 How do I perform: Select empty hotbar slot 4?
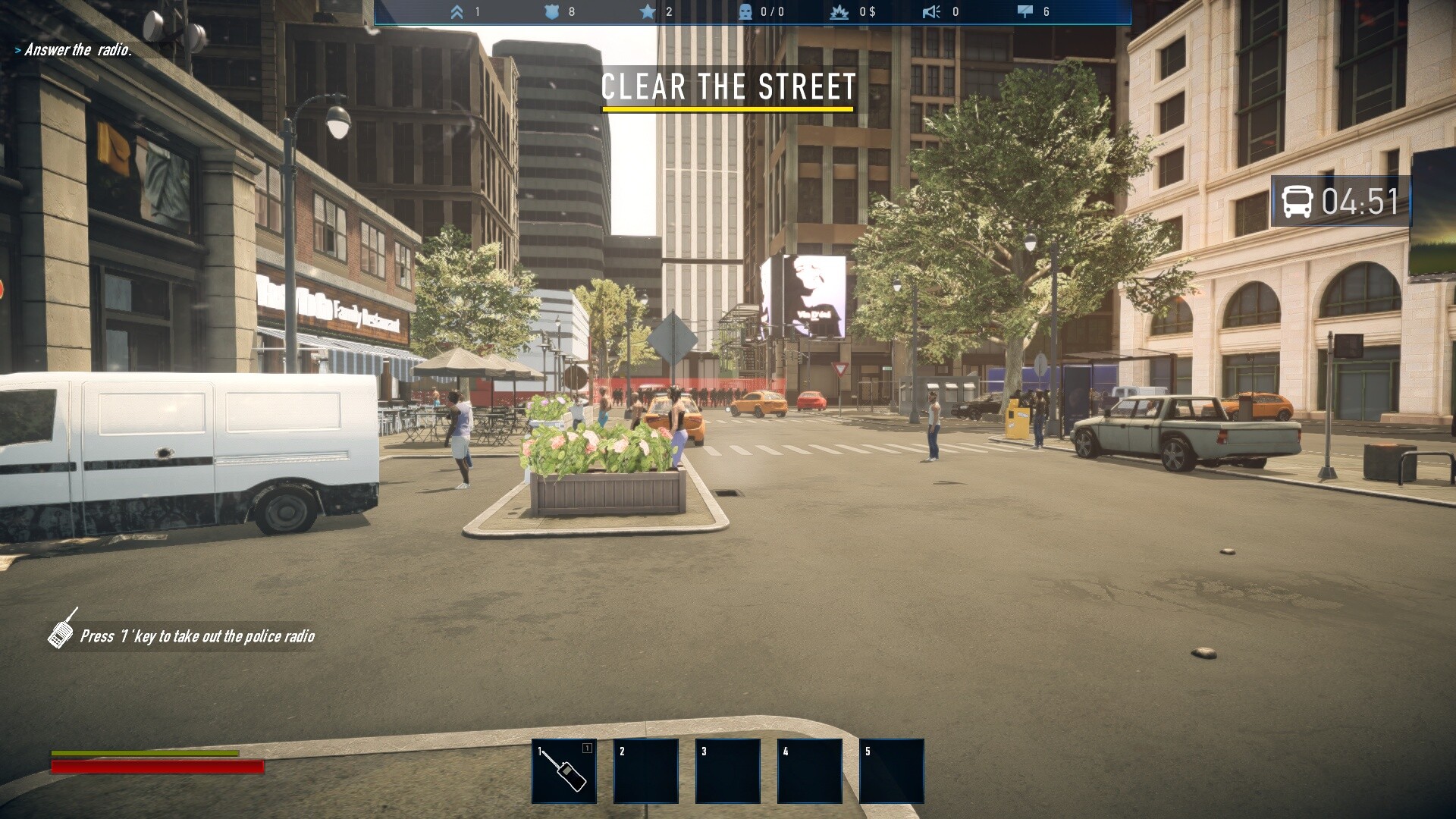(809, 770)
